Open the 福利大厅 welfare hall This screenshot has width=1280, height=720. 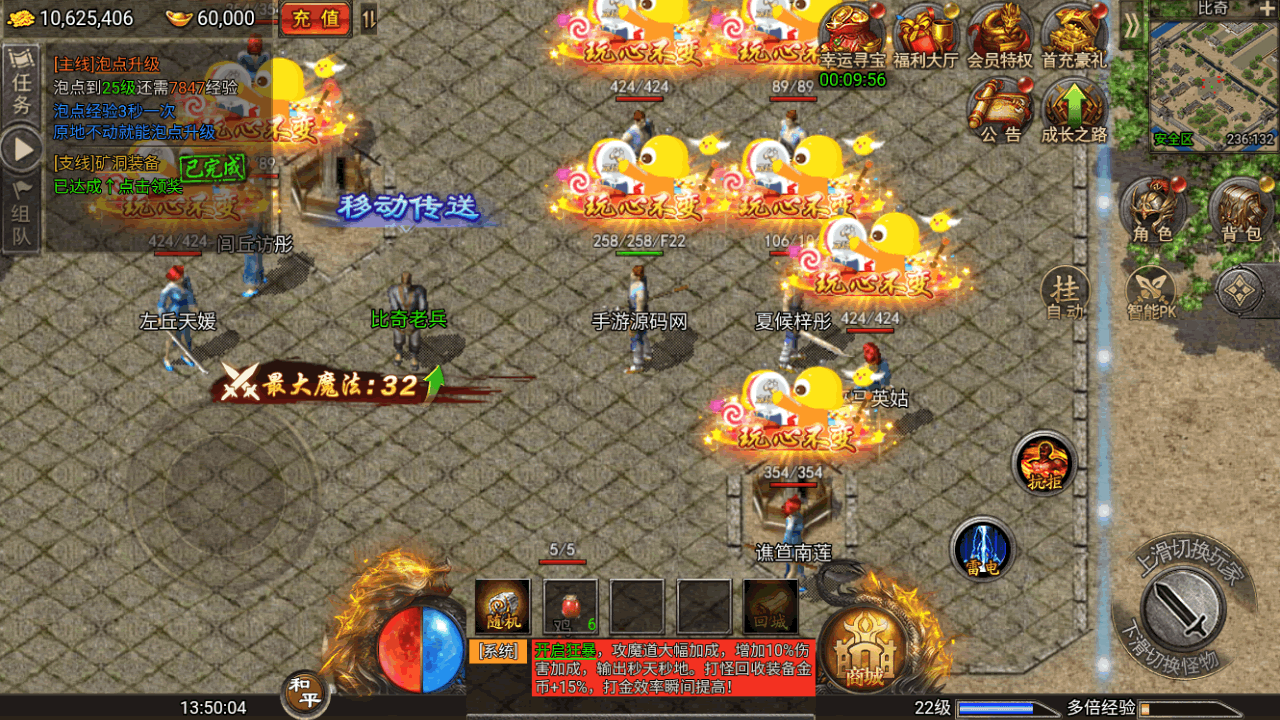point(926,36)
